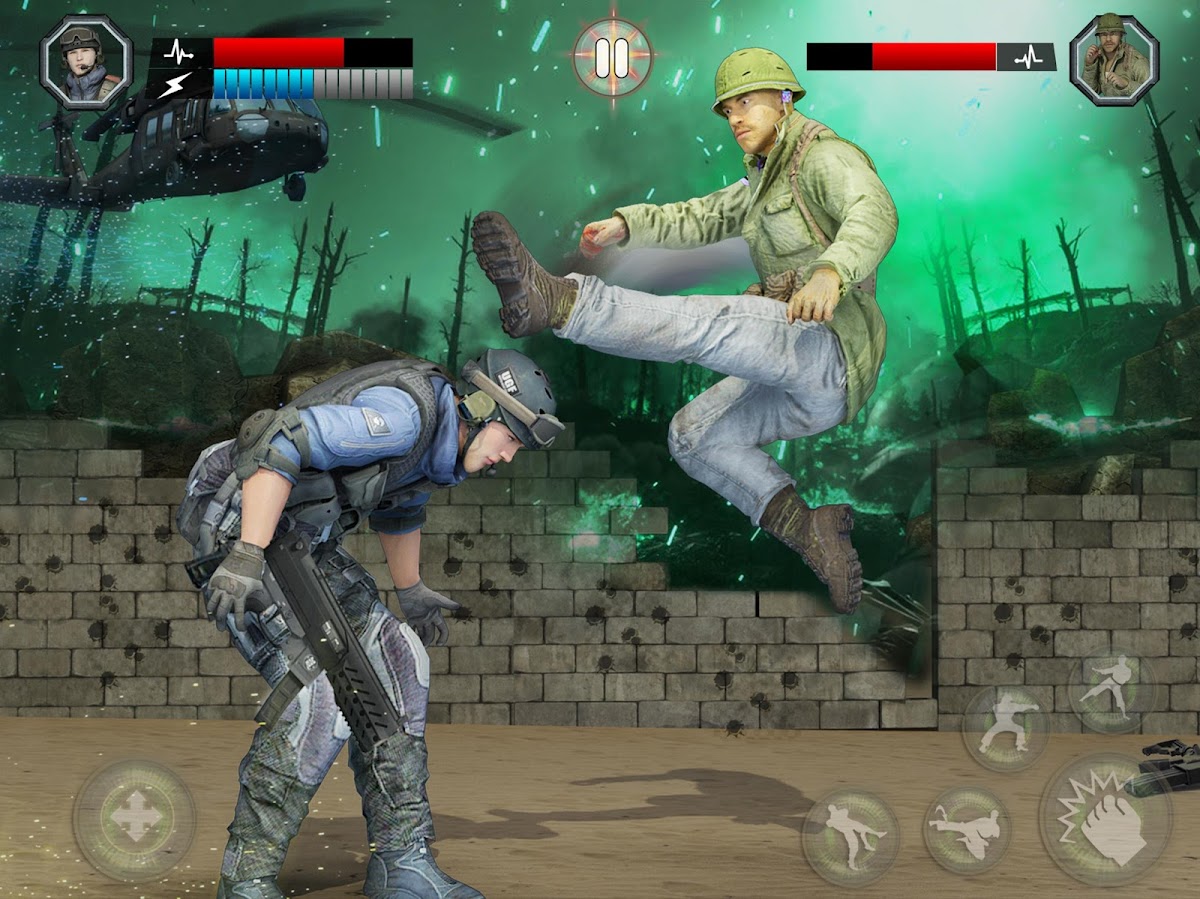Activate the spinning kick with curved arrow
1200x899 pixels.
point(966,830)
